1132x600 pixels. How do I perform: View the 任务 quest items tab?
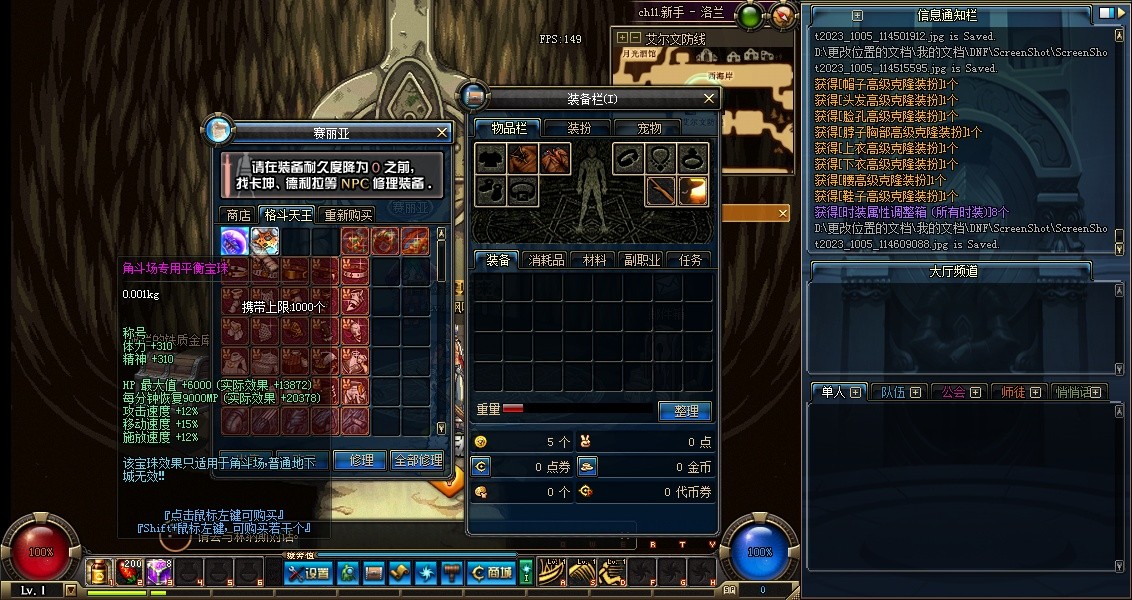point(690,260)
